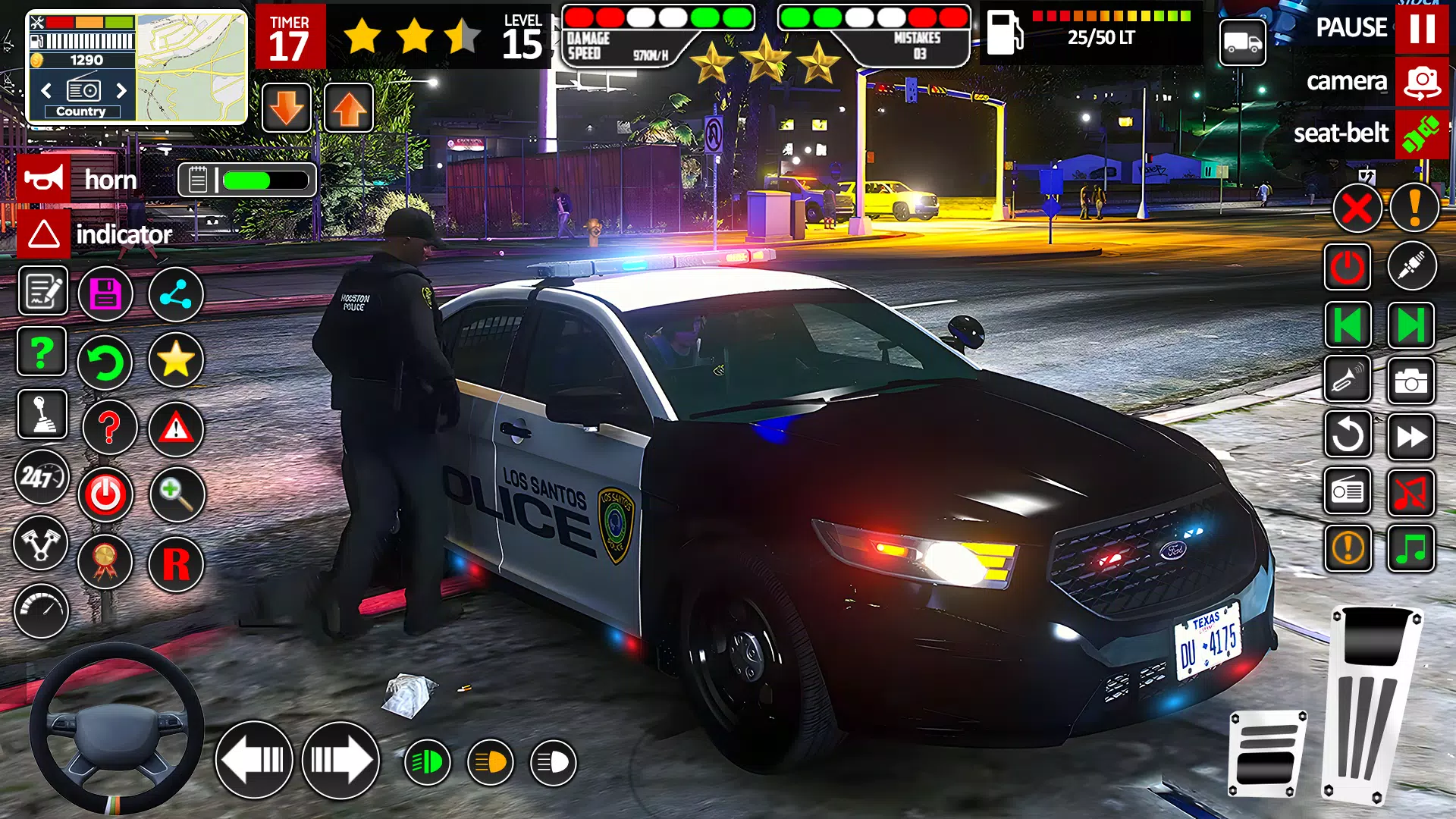Apply the brake pedal
This screenshot has height=819, width=1456.
(x=1266, y=755)
